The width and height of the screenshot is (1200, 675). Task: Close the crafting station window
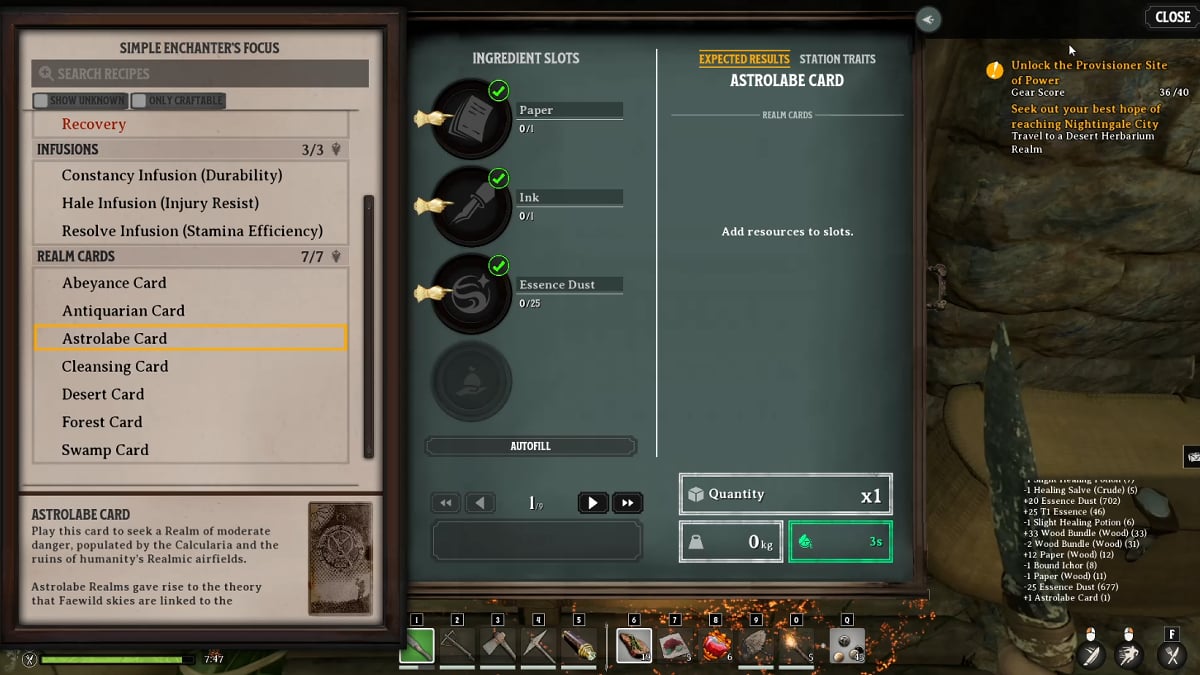click(x=1171, y=17)
